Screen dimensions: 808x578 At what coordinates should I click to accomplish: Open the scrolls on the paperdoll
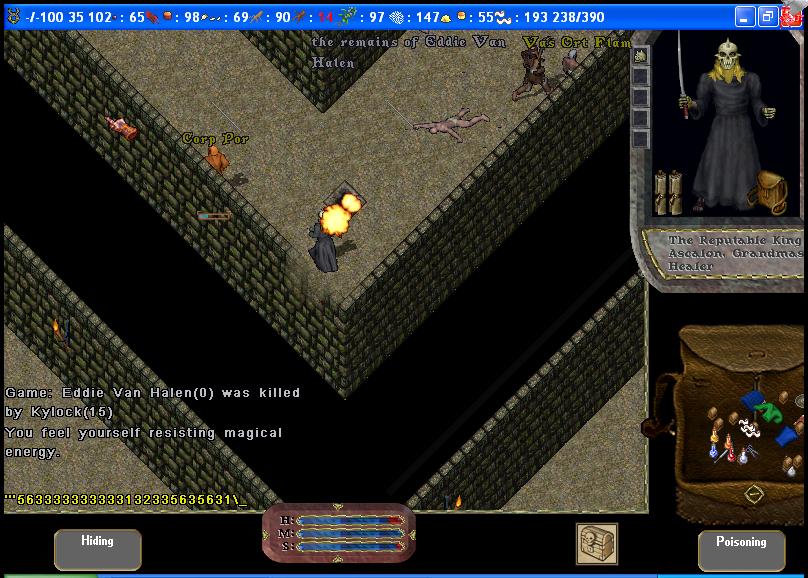(x=668, y=192)
